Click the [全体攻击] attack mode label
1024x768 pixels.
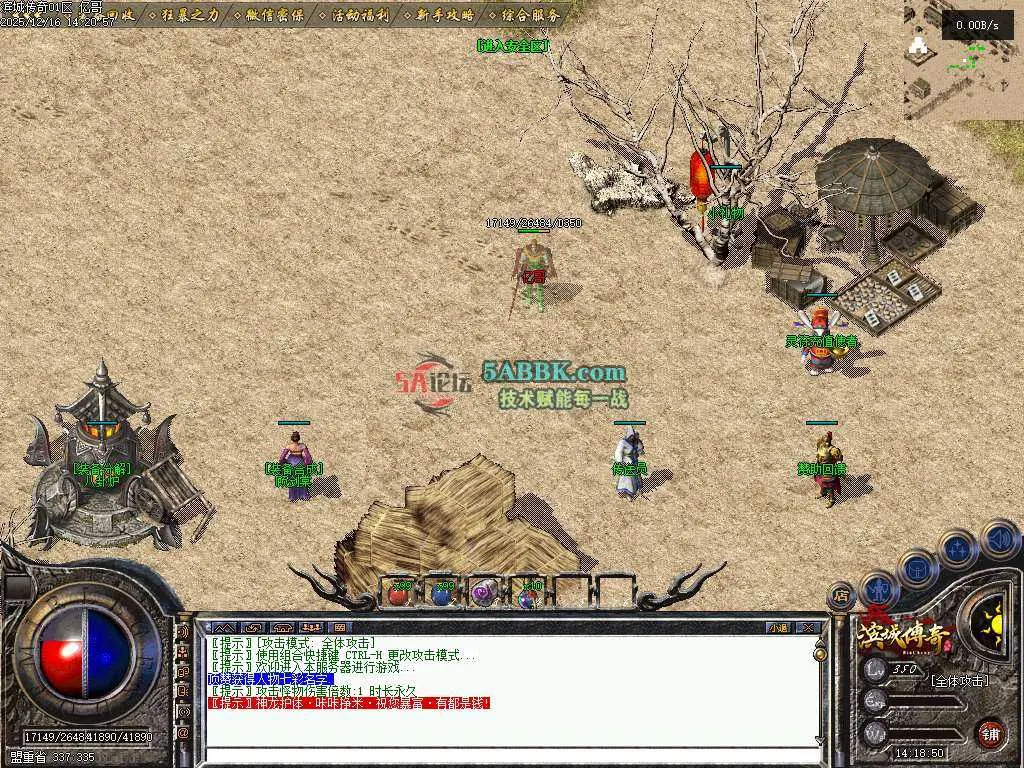(958, 681)
